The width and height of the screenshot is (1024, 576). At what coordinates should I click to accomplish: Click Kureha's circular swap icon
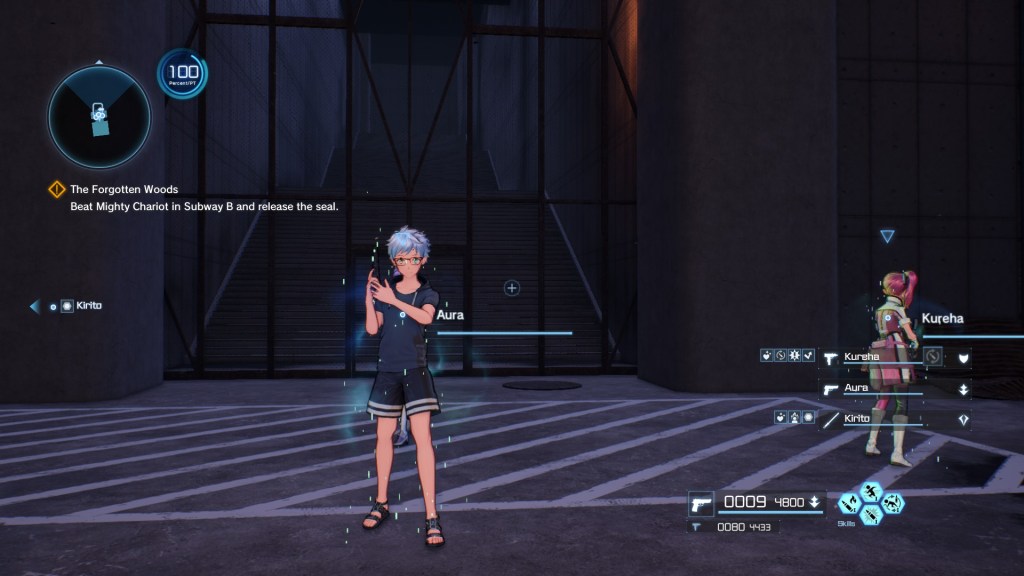pos(933,356)
